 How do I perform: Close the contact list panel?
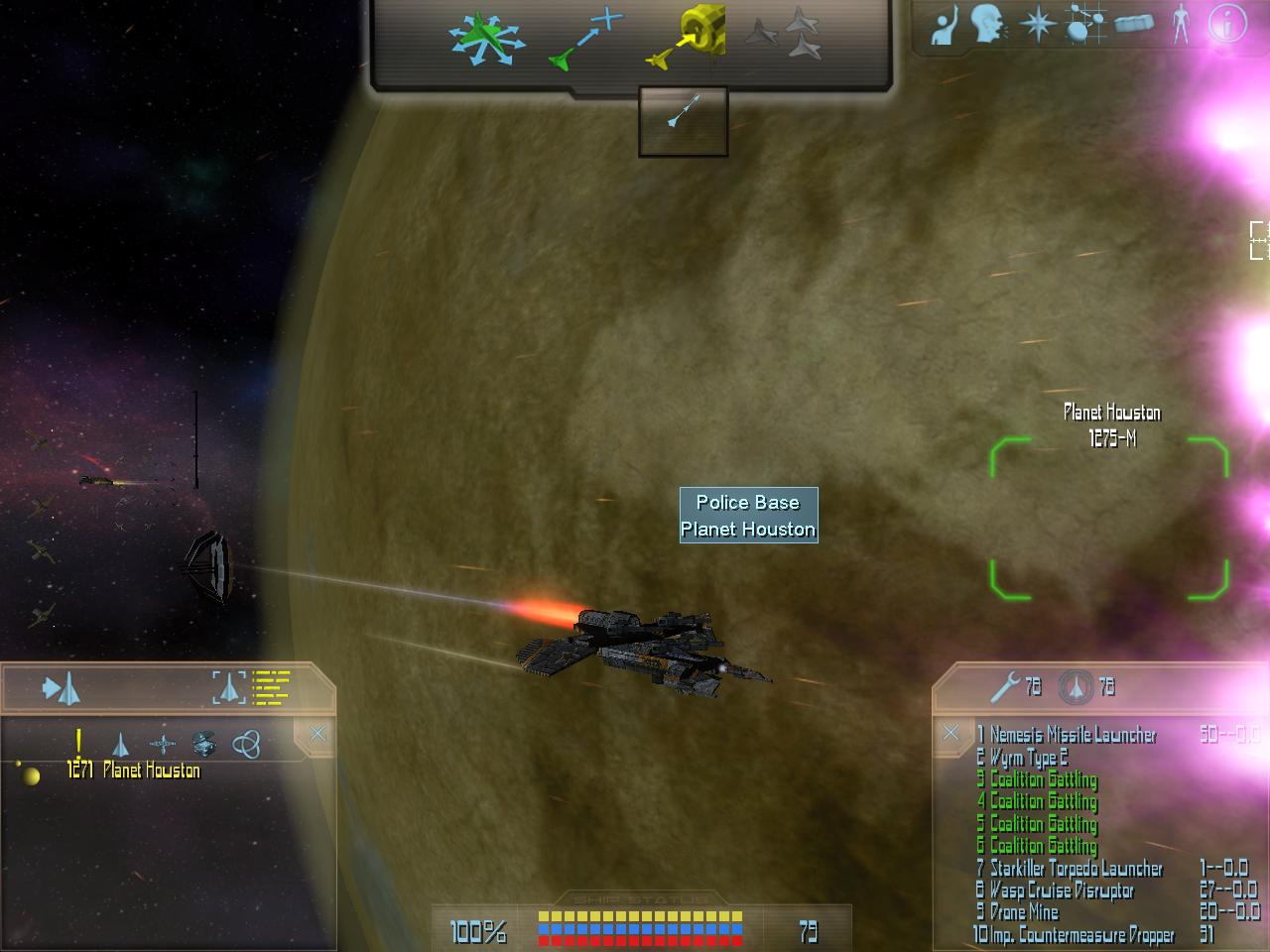tap(317, 734)
